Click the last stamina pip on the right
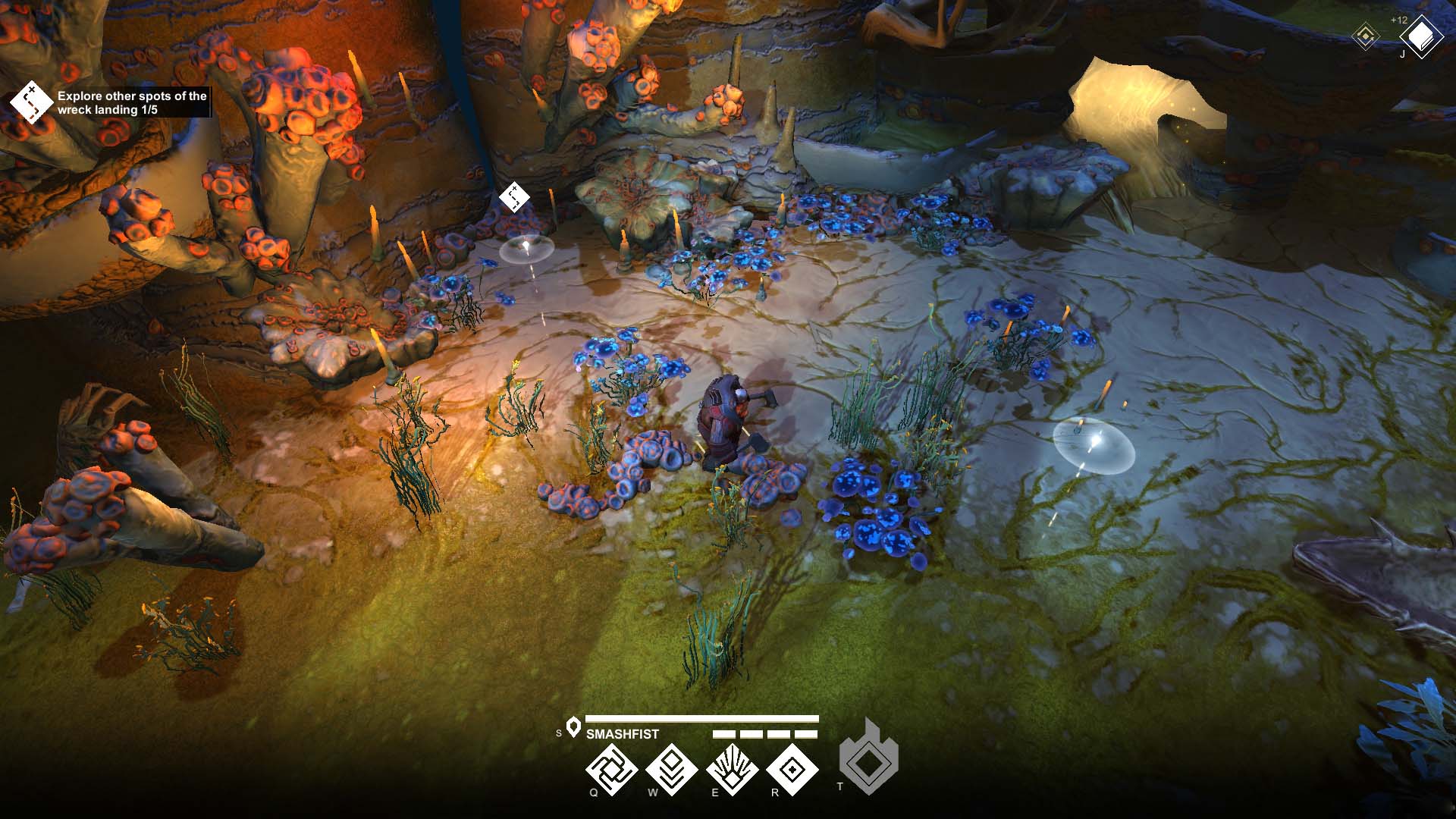The height and width of the screenshot is (819, 1456). point(808,734)
